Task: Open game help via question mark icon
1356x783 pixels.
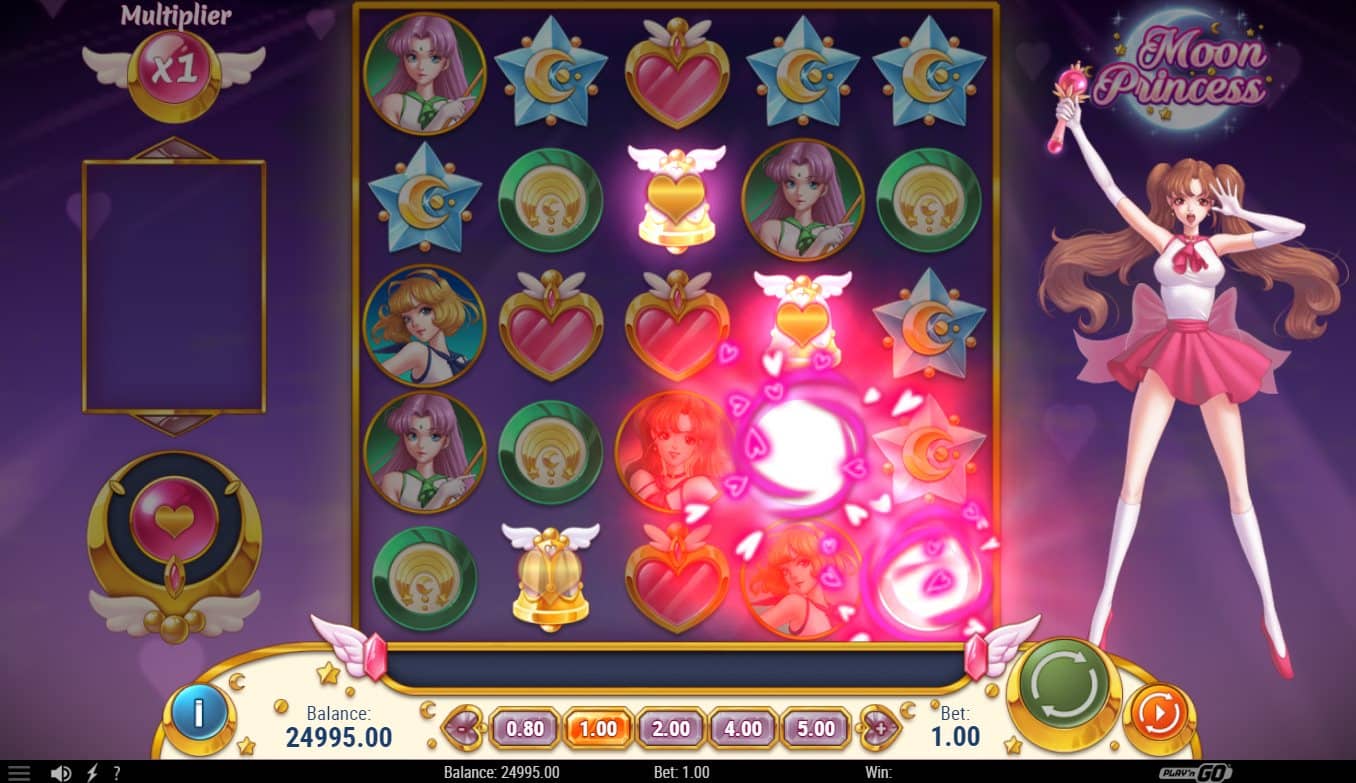Action: tap(117, 770)
